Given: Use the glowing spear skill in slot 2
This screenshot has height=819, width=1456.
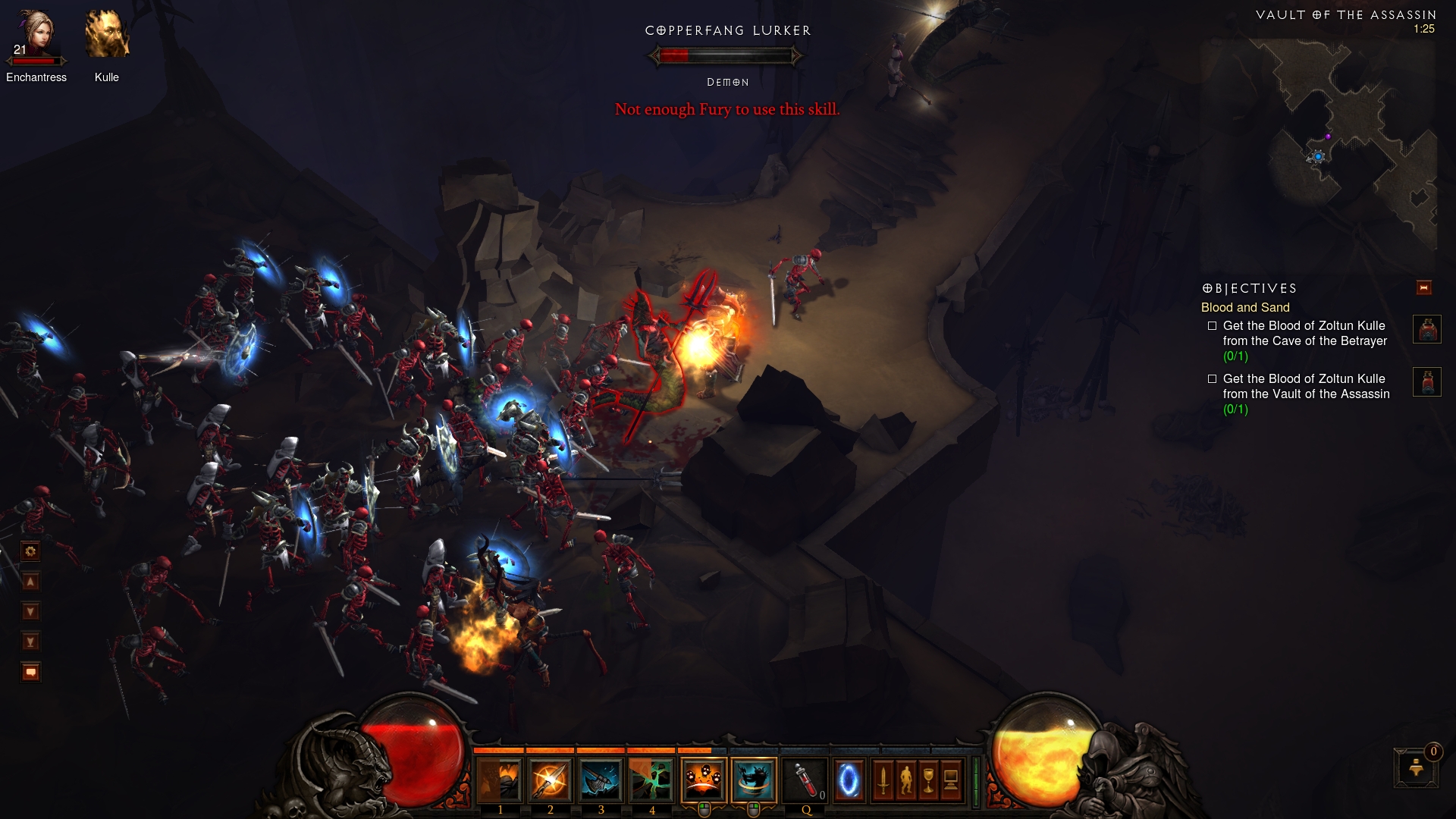Looking at the screenshot, I should (551, 780).
